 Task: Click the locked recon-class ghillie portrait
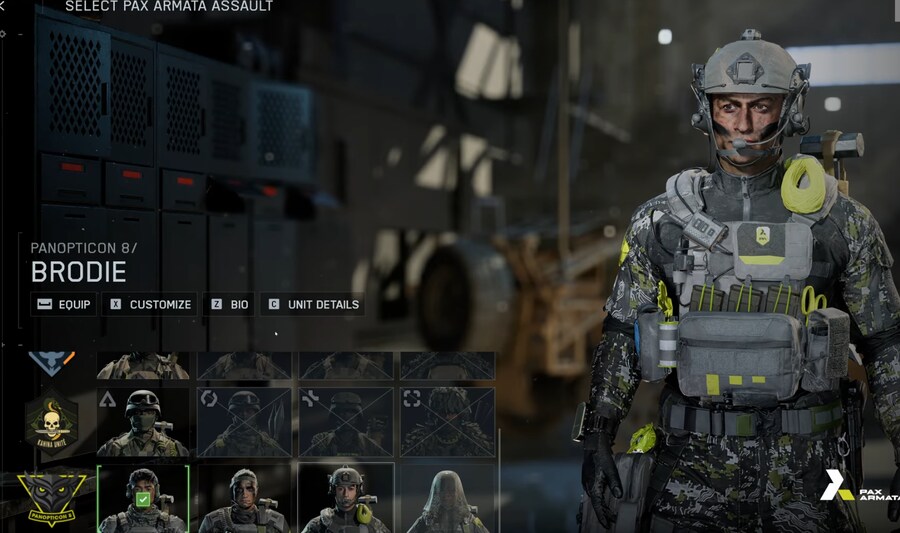point(447,422)
